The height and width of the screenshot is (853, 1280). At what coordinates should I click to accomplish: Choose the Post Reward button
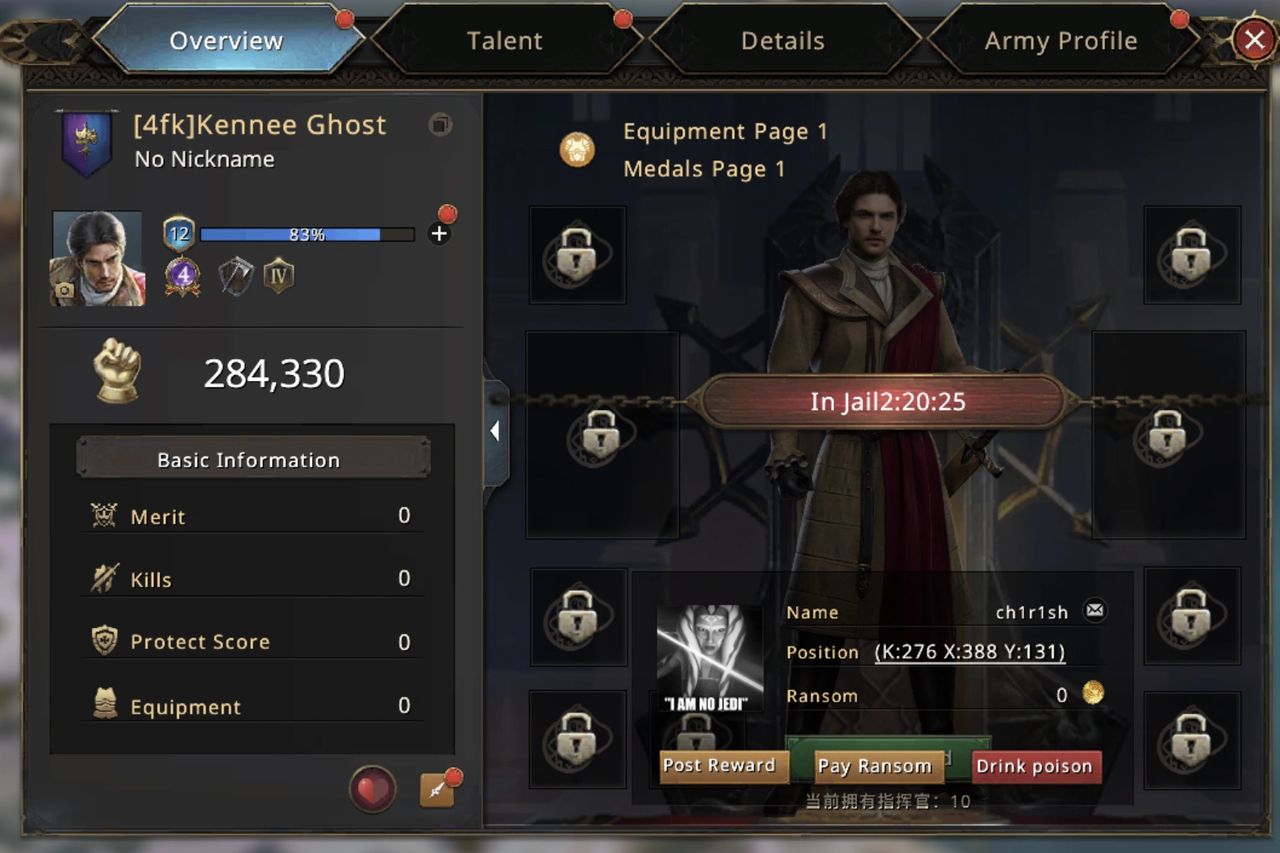point(719,766)
